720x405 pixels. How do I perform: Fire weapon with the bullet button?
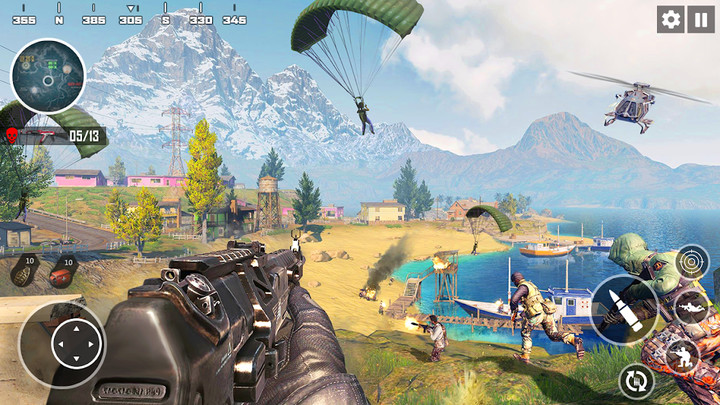tap(624, 309)
